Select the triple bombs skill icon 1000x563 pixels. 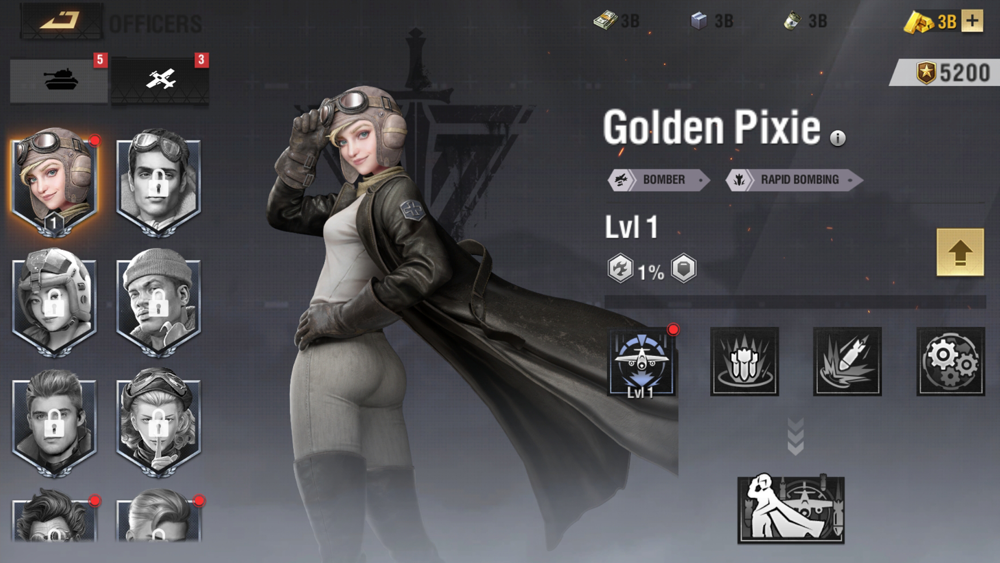click(x=744, y=361)
